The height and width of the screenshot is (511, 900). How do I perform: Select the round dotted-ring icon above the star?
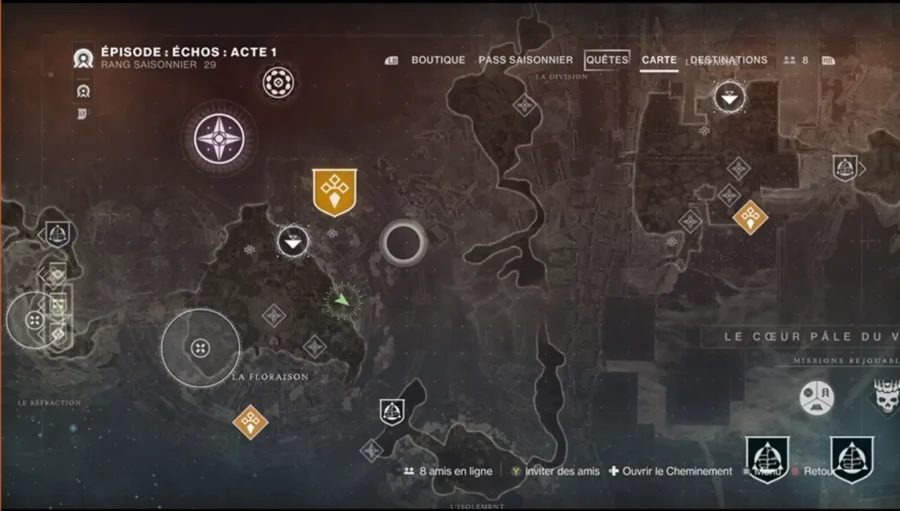click(x=278, y=82)
